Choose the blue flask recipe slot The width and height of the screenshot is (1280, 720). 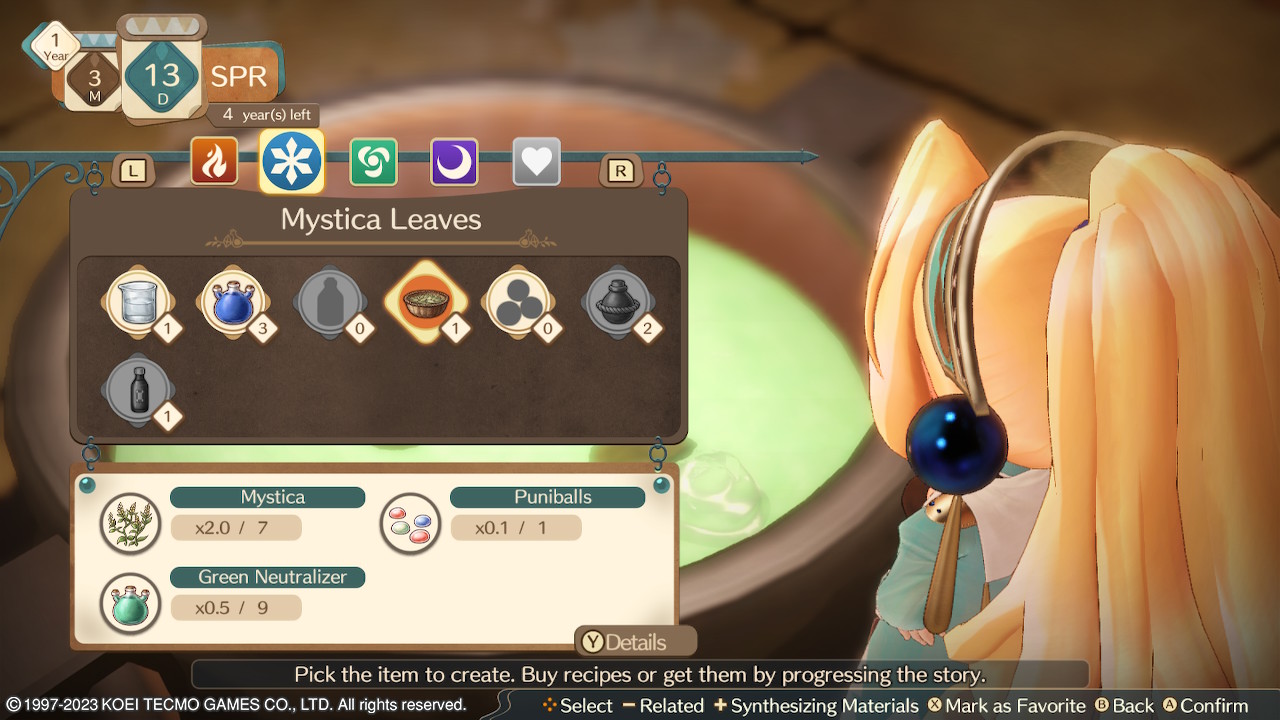(235, 302)
